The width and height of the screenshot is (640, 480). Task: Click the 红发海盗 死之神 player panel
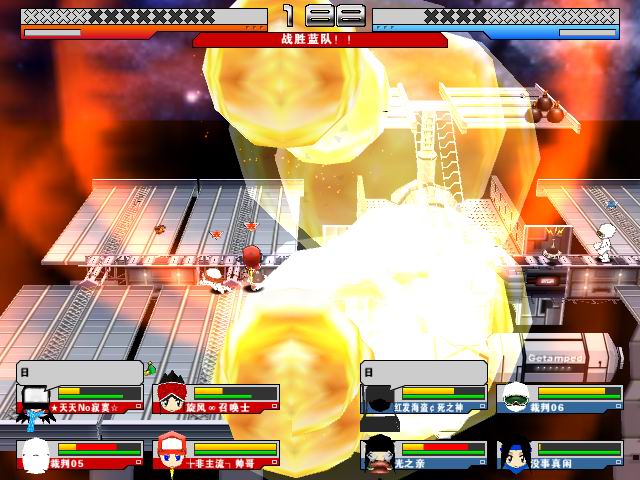tap(424, 399)
